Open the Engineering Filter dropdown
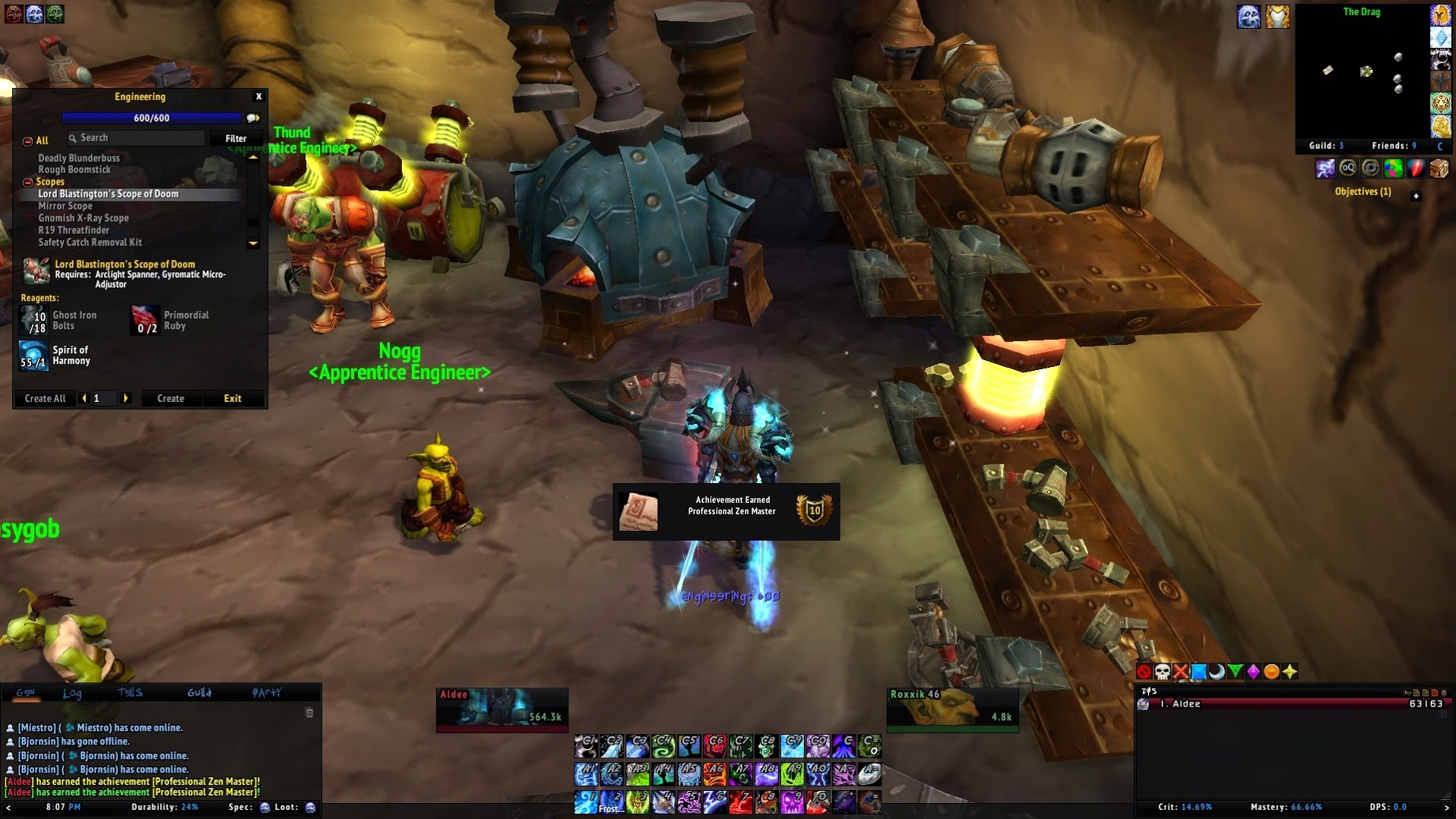The image size is (1456, 819). pos(236,138)
